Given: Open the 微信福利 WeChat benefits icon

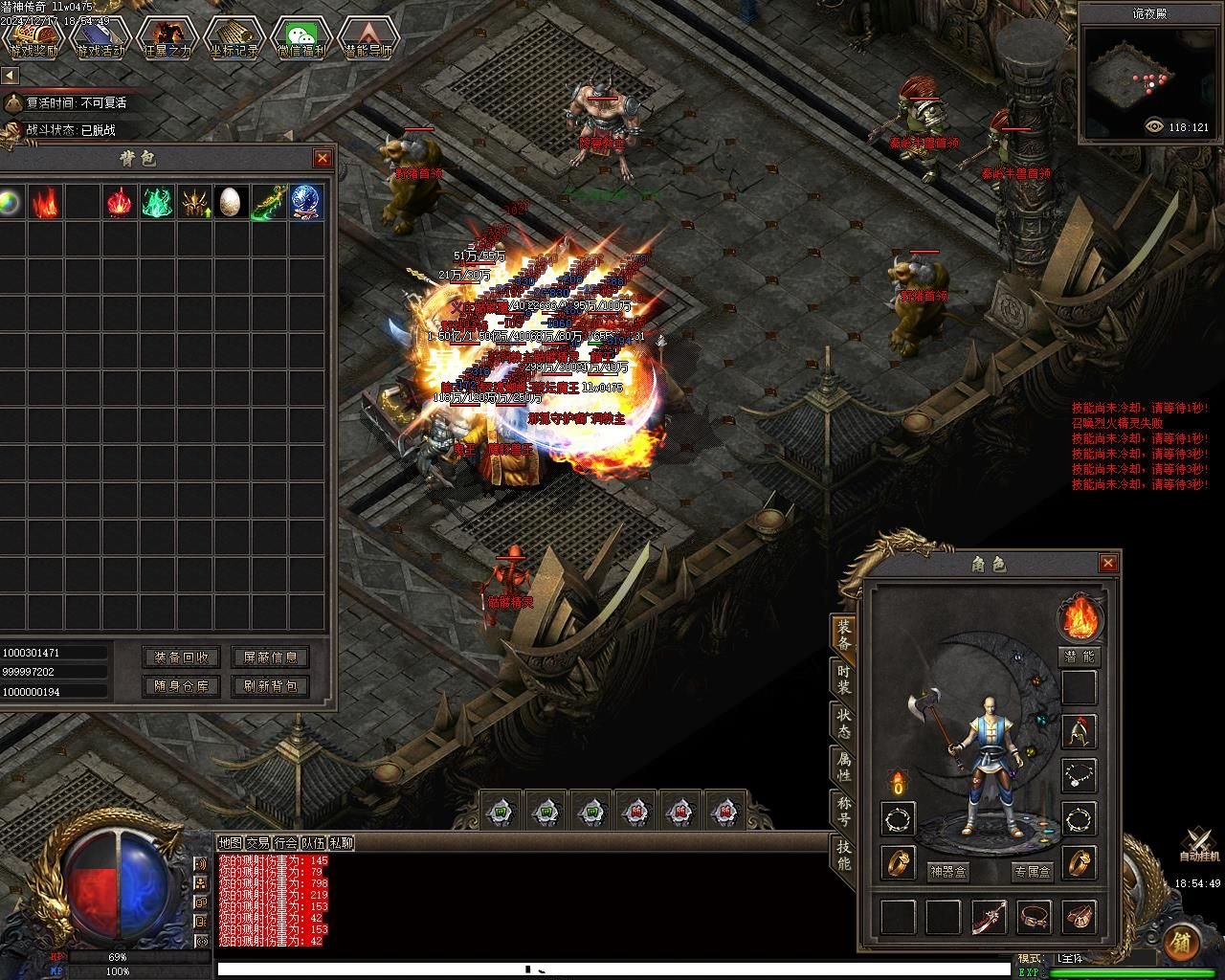Looking at the screenshot, I should click(301, 38).
